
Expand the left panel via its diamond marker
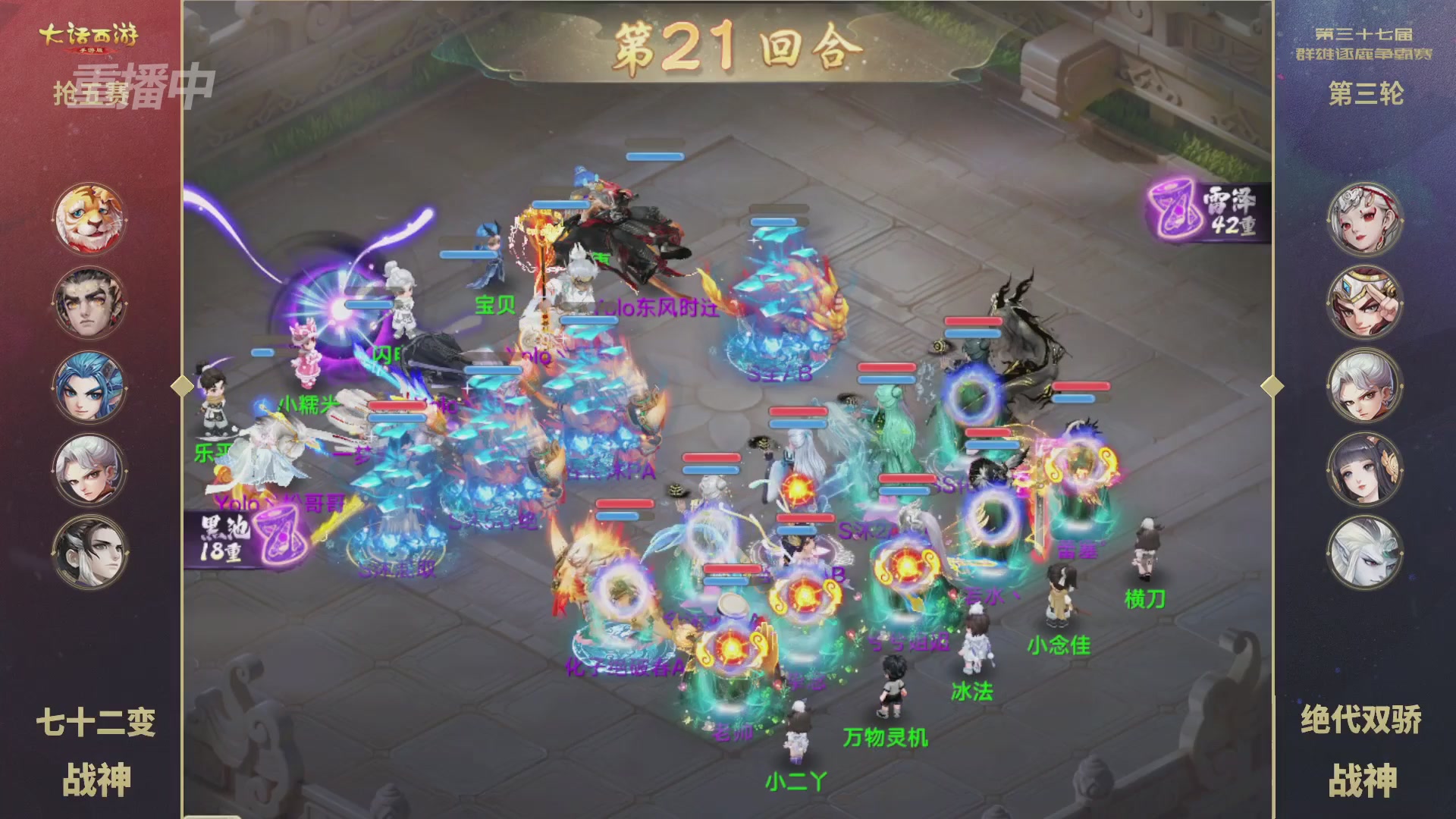(x=182, y=387)
